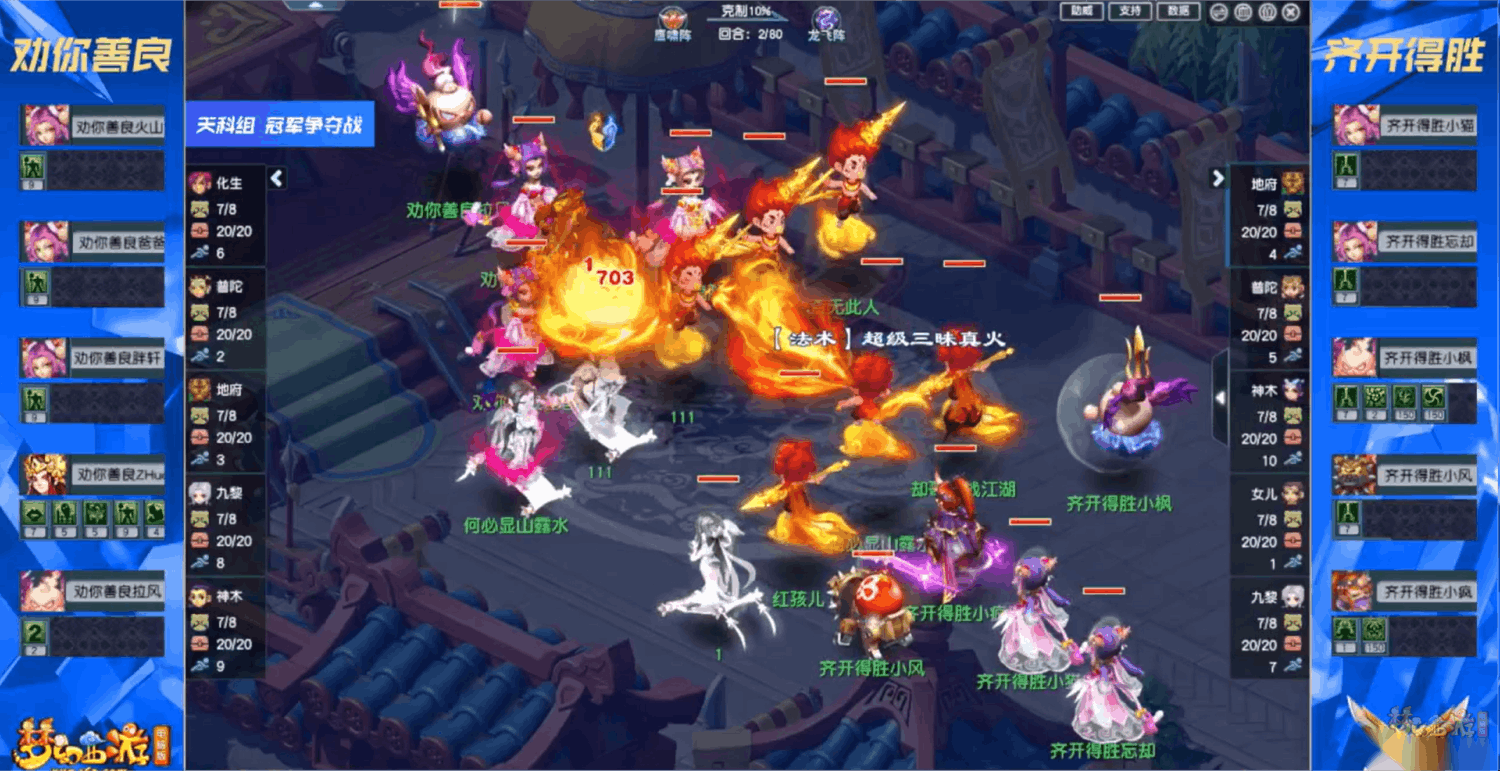The width and height of the screenshot is (1500, 771).
Task: Select the 化生 player row
Action: 226,214
